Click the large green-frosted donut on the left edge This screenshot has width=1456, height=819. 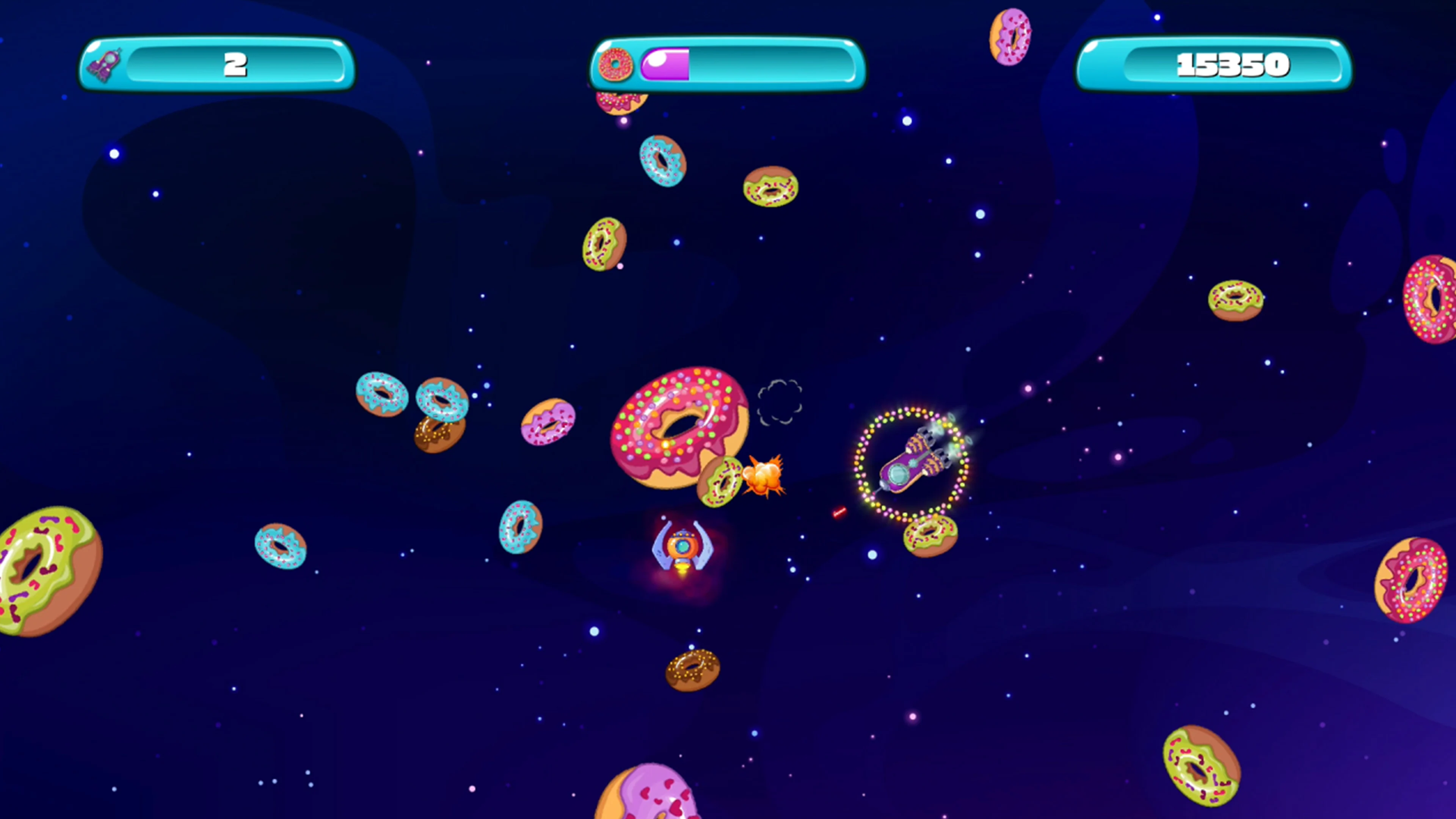pos(39,571)
